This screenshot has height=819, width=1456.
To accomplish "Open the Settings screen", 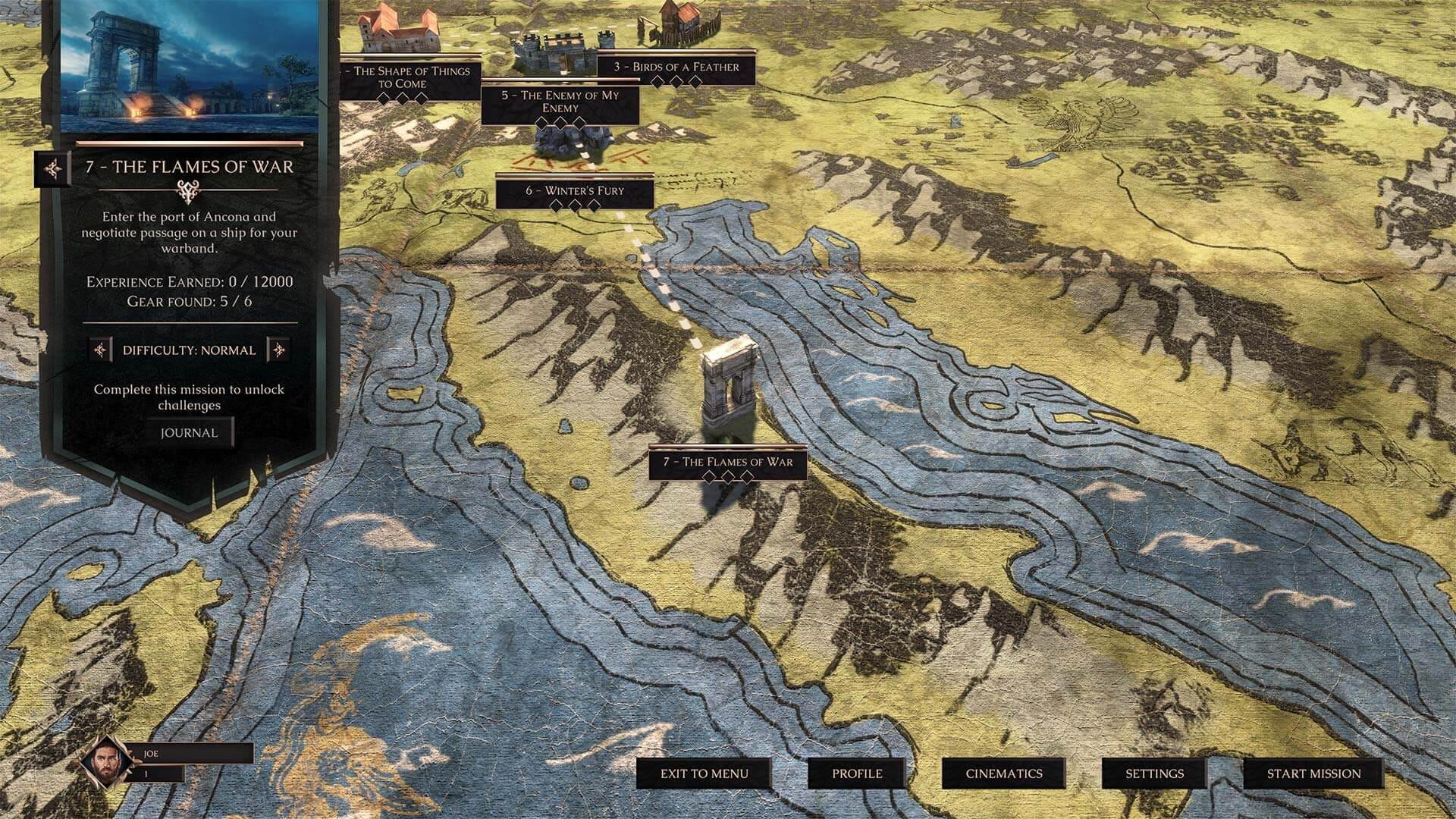I will coord(1156,775).
